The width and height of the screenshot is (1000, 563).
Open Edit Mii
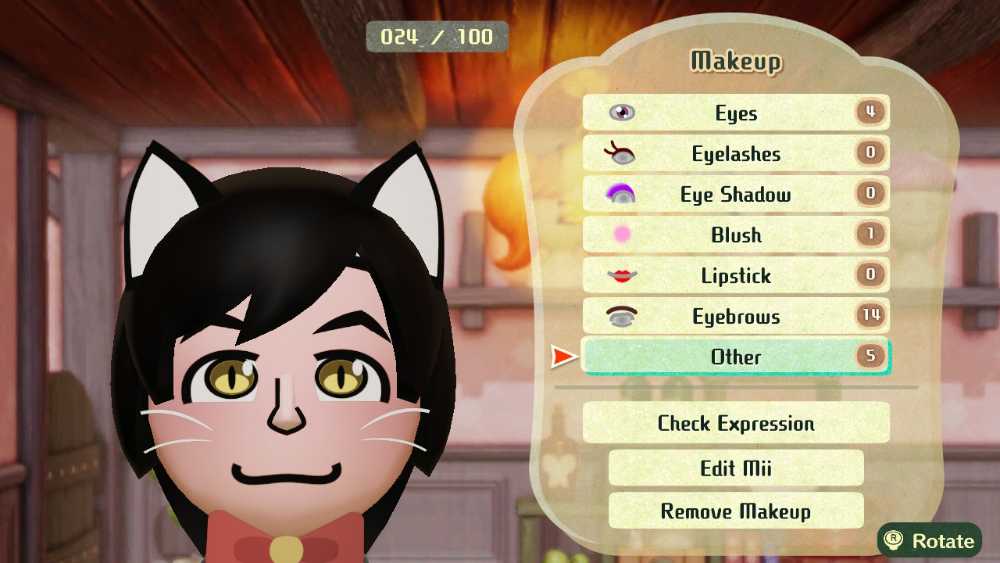(x=735, y=468)
